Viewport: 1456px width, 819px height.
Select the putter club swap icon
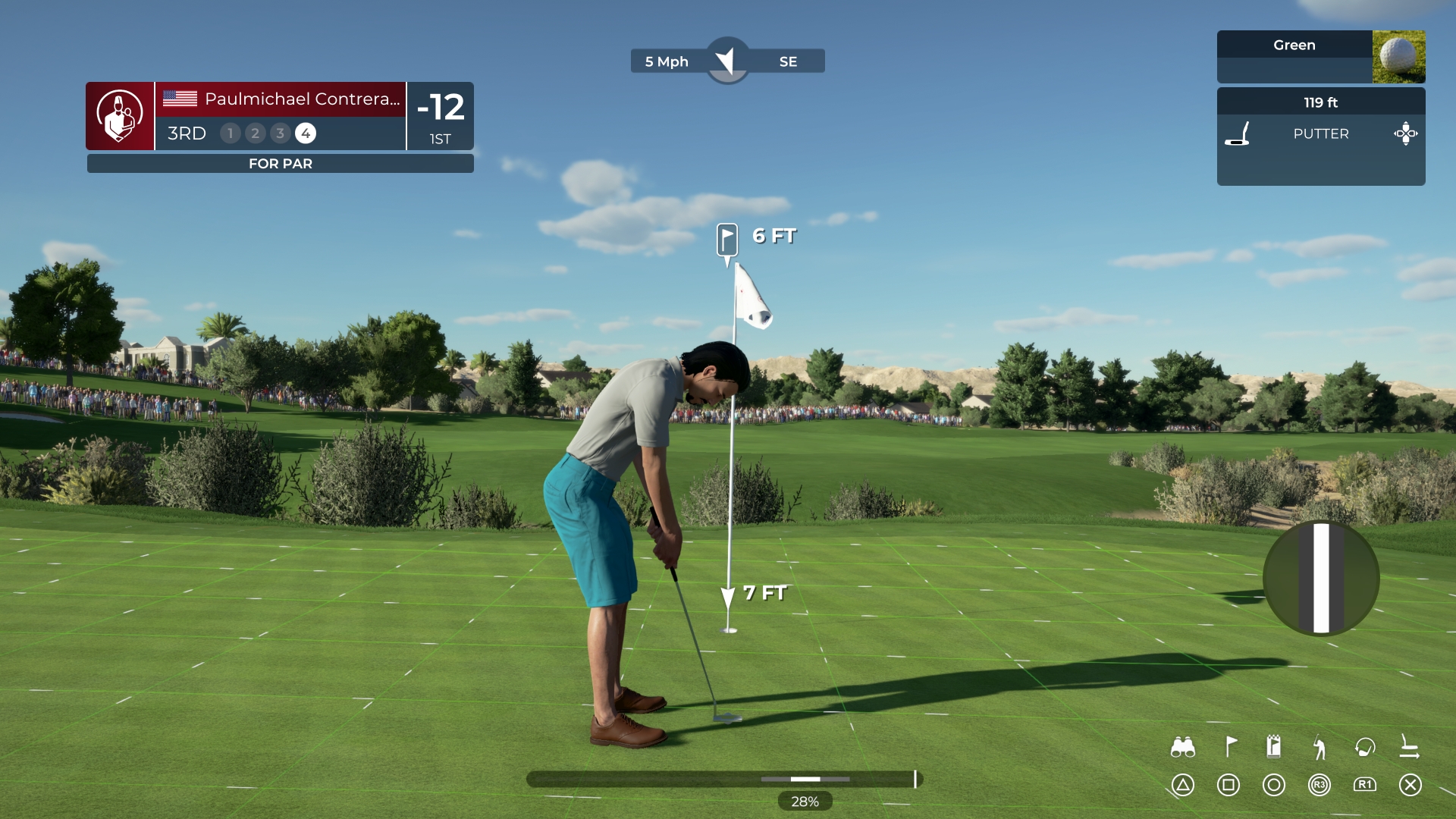1410,746
